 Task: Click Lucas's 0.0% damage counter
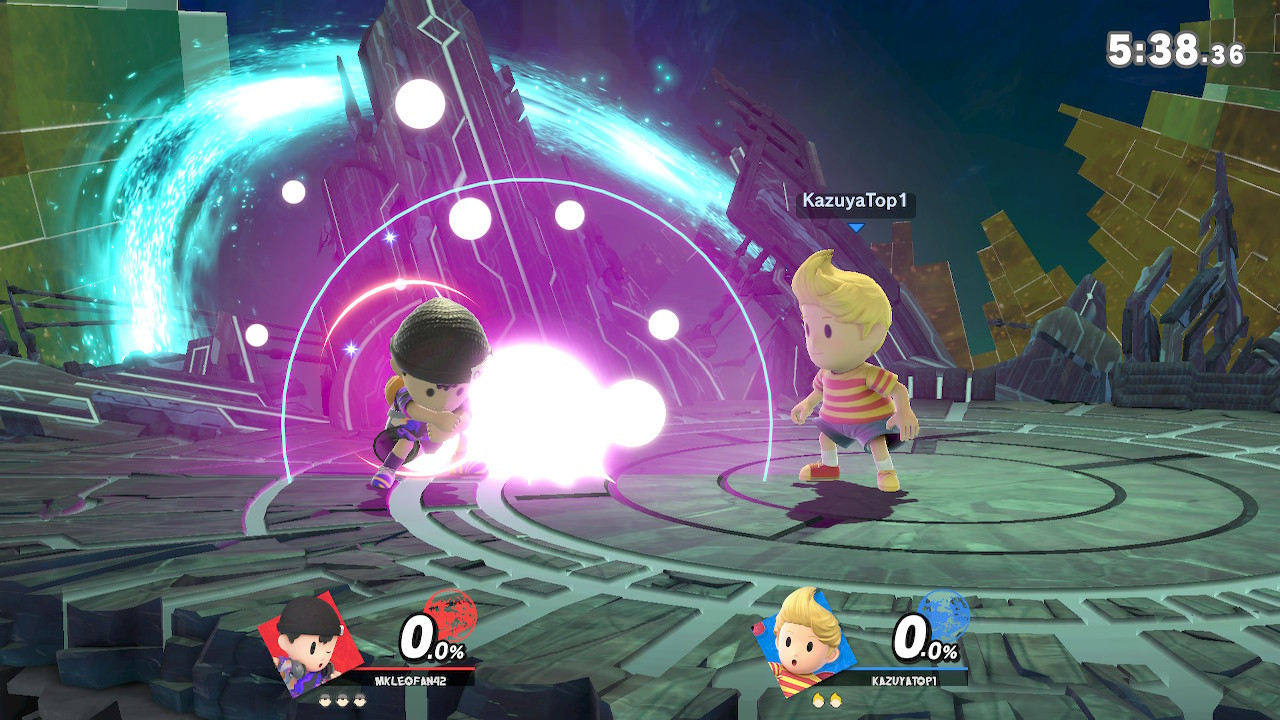922,640
